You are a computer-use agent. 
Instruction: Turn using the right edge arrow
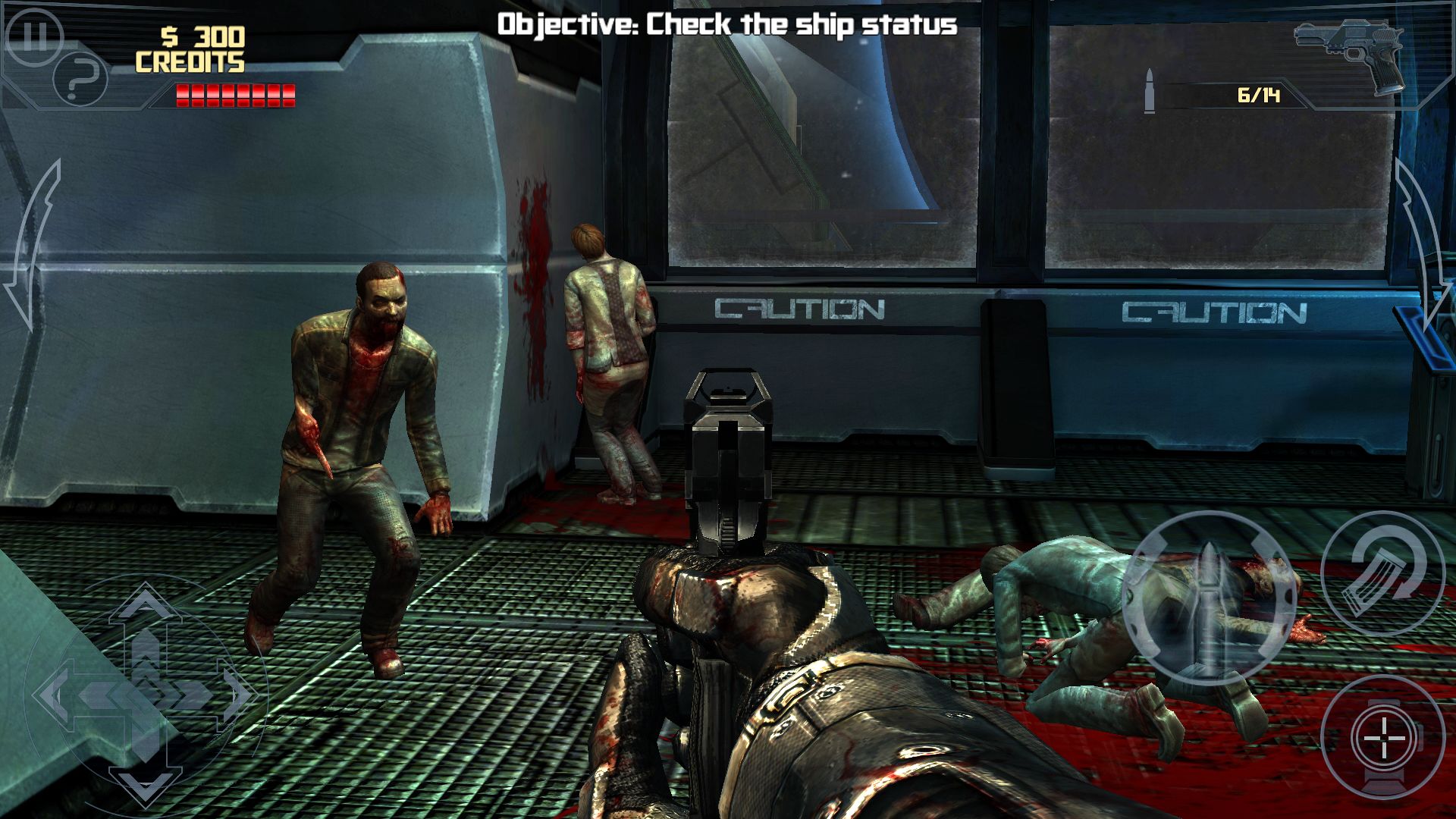1423,246
